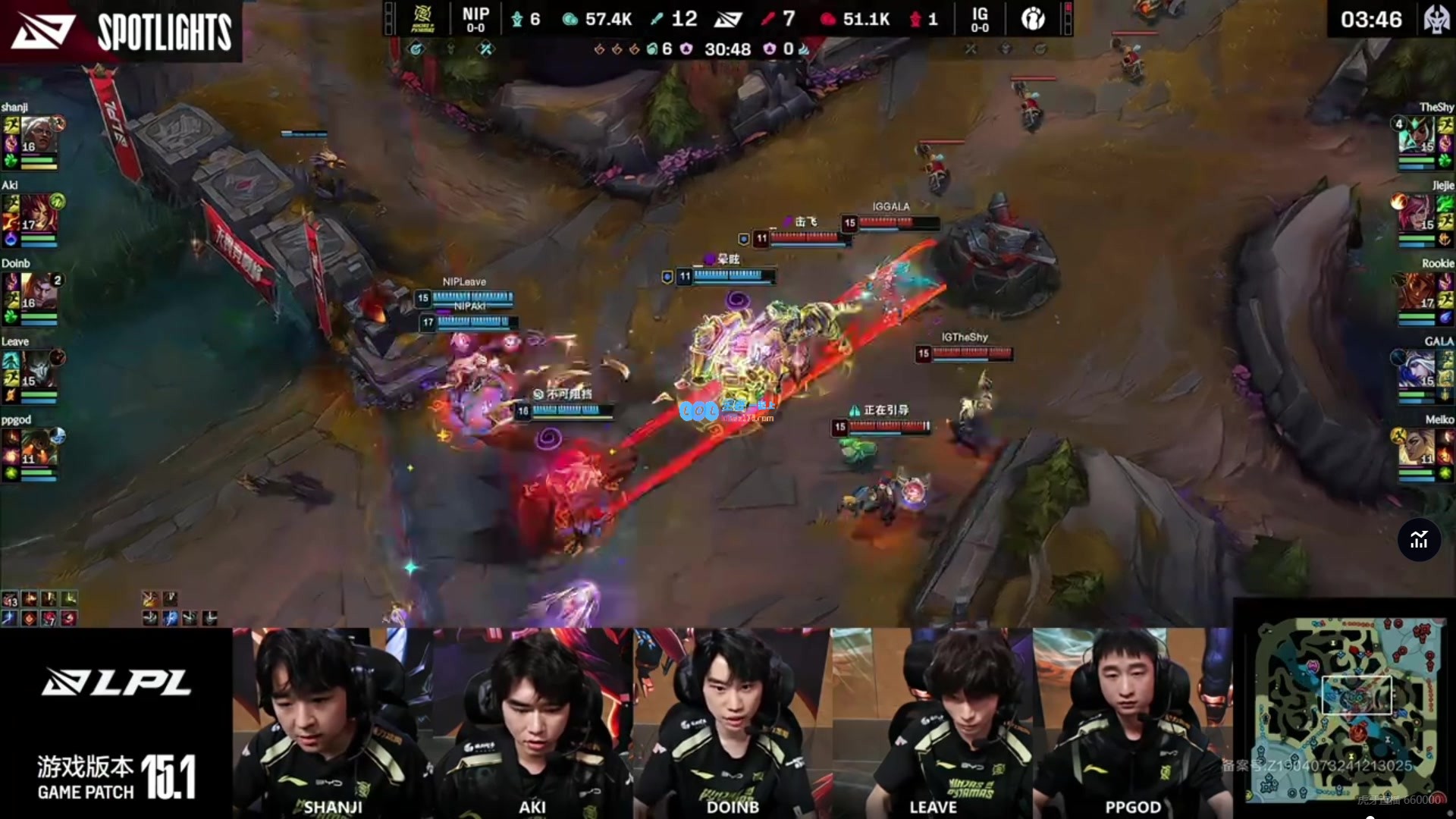Click the IG team logo on scoreboard
The image size is (1456, 819).
[x=1033, y=19]
